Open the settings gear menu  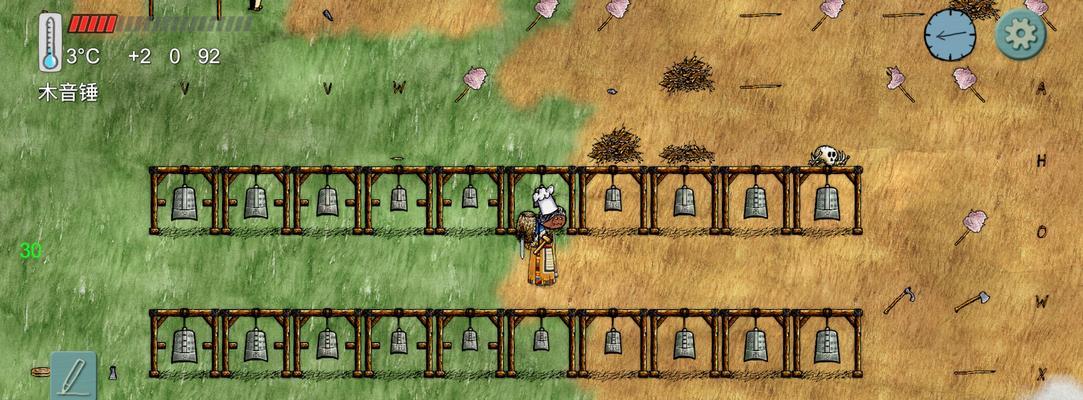[1020, 35]
